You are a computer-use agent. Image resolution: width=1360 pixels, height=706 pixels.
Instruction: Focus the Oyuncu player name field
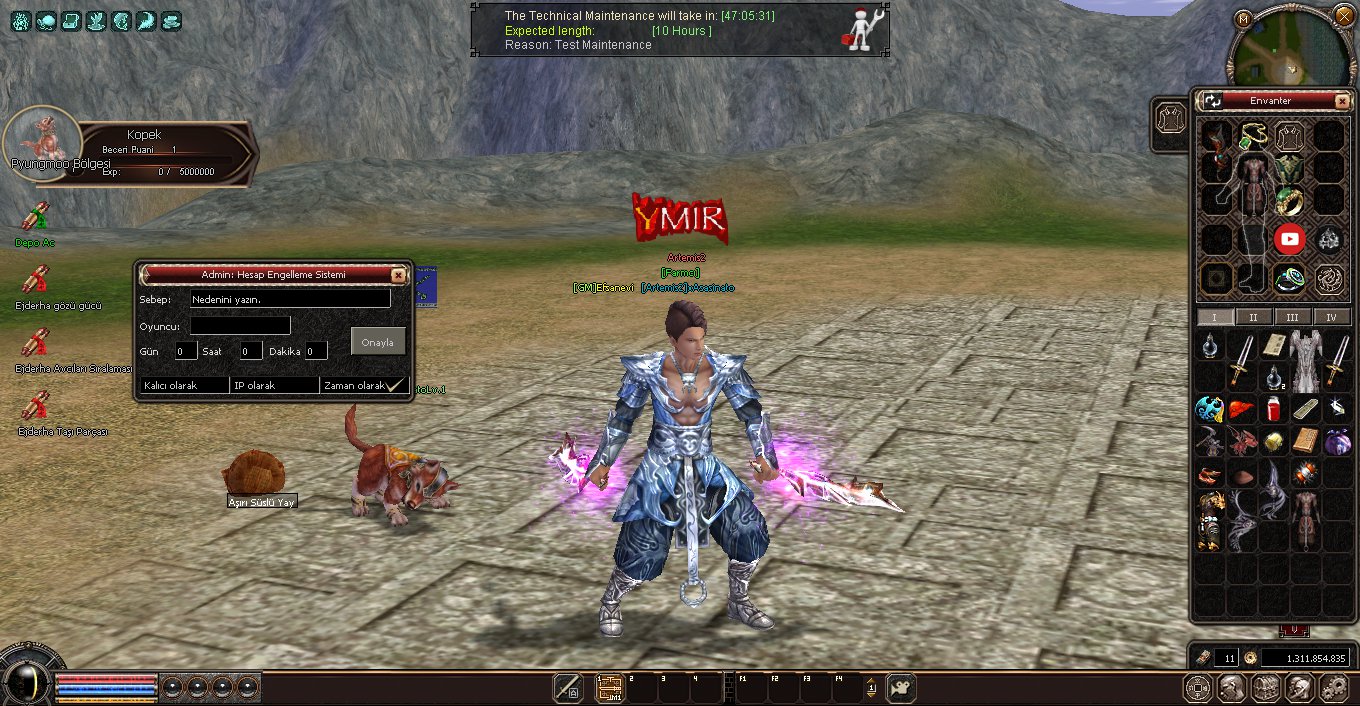[240, 325]
